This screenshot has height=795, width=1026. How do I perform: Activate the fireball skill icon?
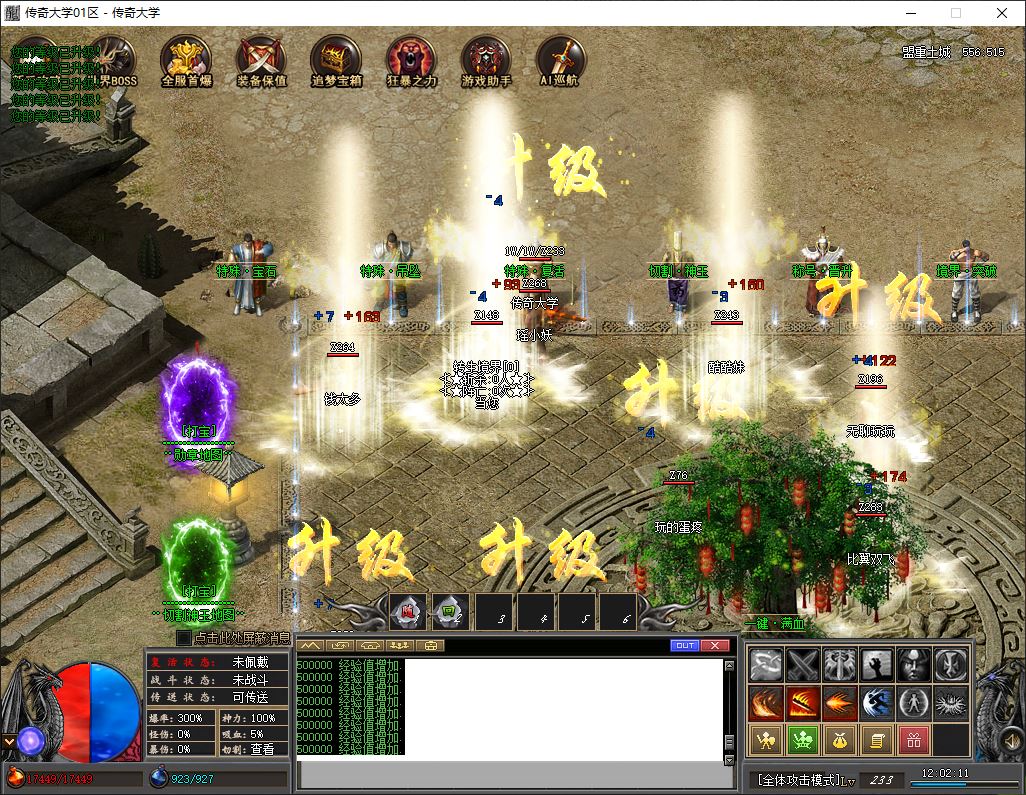[x=840, y=703]
